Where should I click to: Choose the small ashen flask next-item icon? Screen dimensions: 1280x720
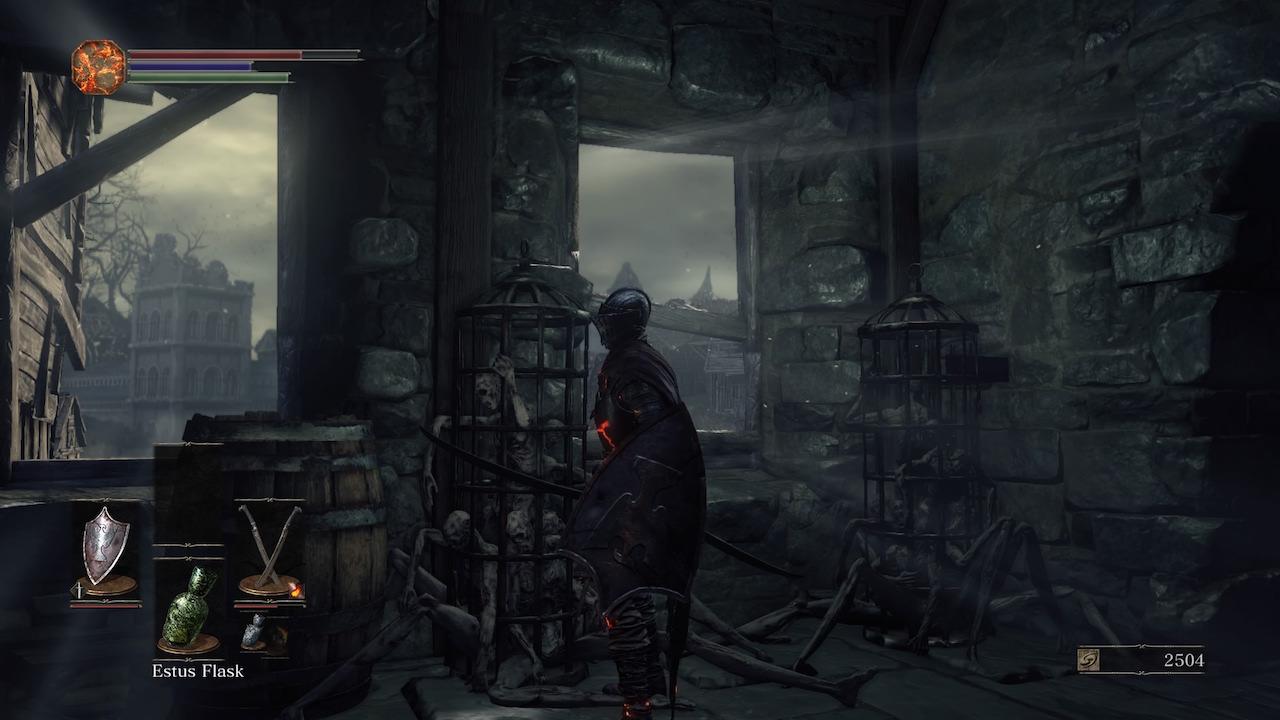253,631
